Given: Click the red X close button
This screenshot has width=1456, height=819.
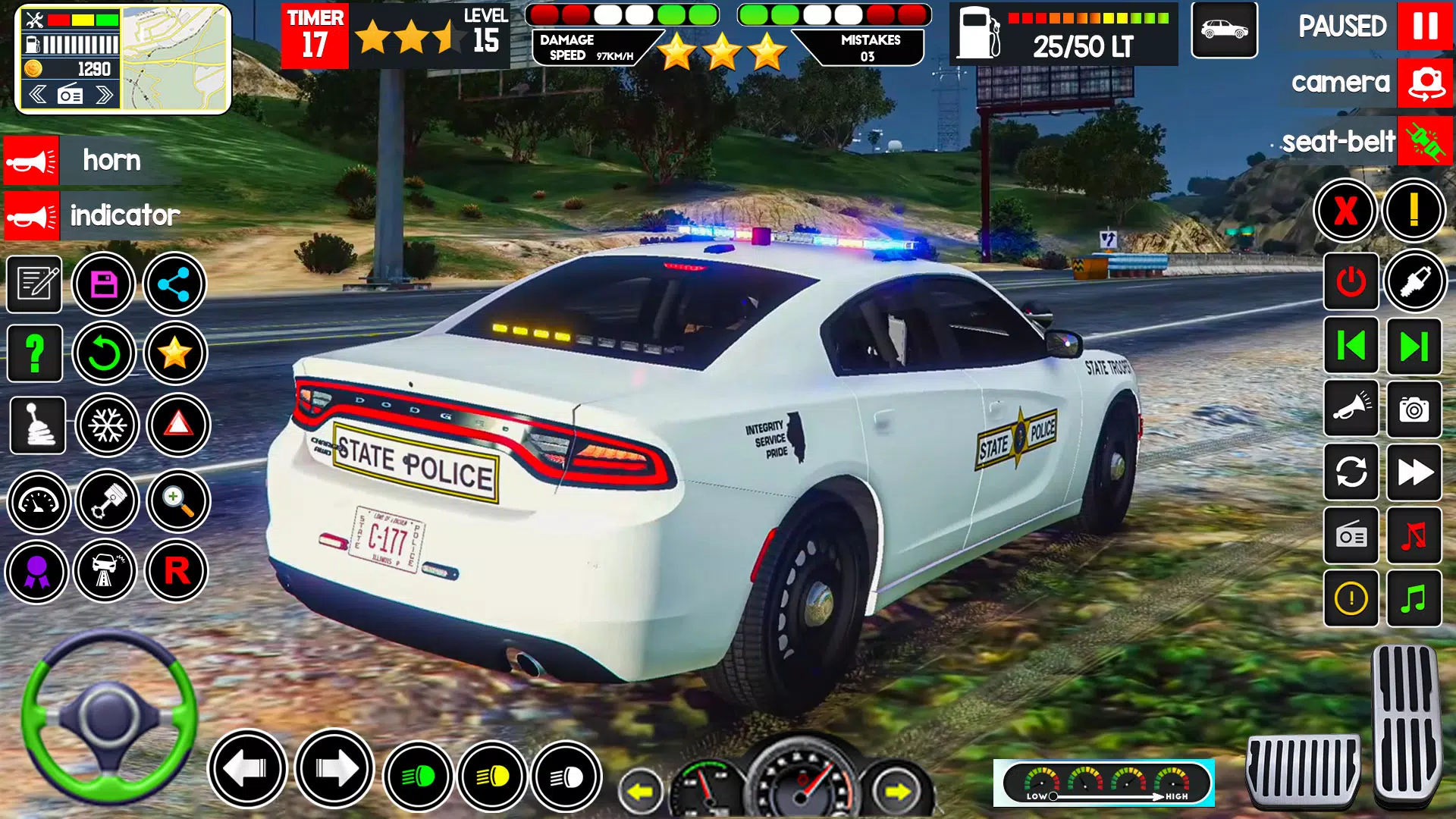Looking at the screenshot, I should tap(1345, 210).
